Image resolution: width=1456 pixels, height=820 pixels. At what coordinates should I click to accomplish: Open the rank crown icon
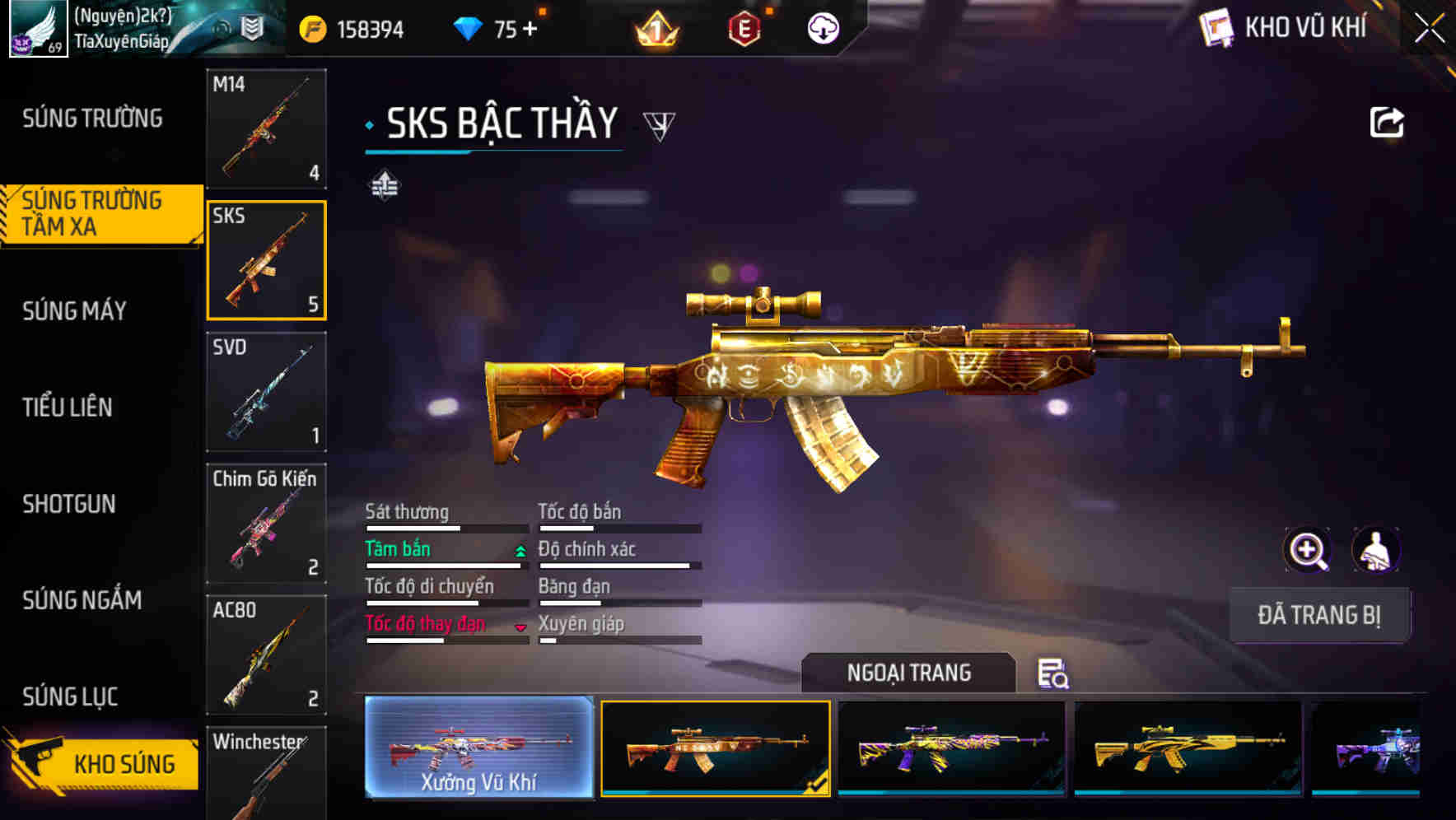point(655,29)
